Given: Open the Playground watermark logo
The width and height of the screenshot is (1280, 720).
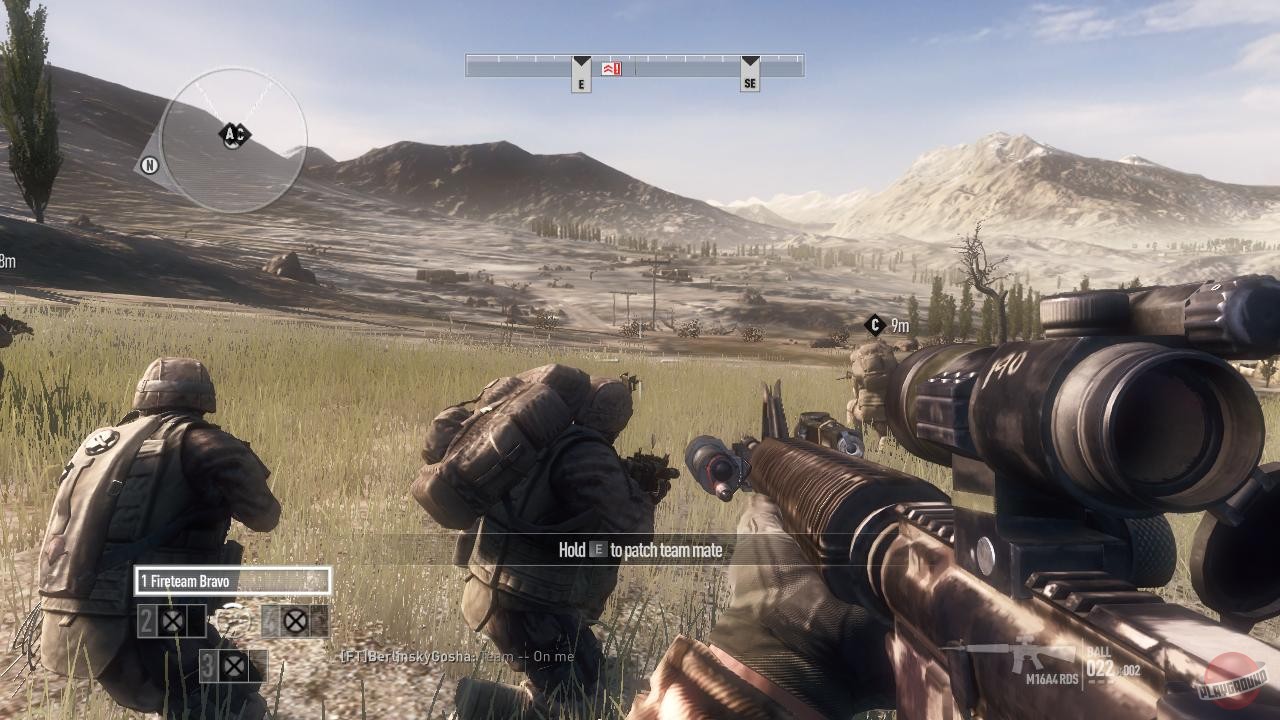Looking at the screenshot, I should [1234, 680].
